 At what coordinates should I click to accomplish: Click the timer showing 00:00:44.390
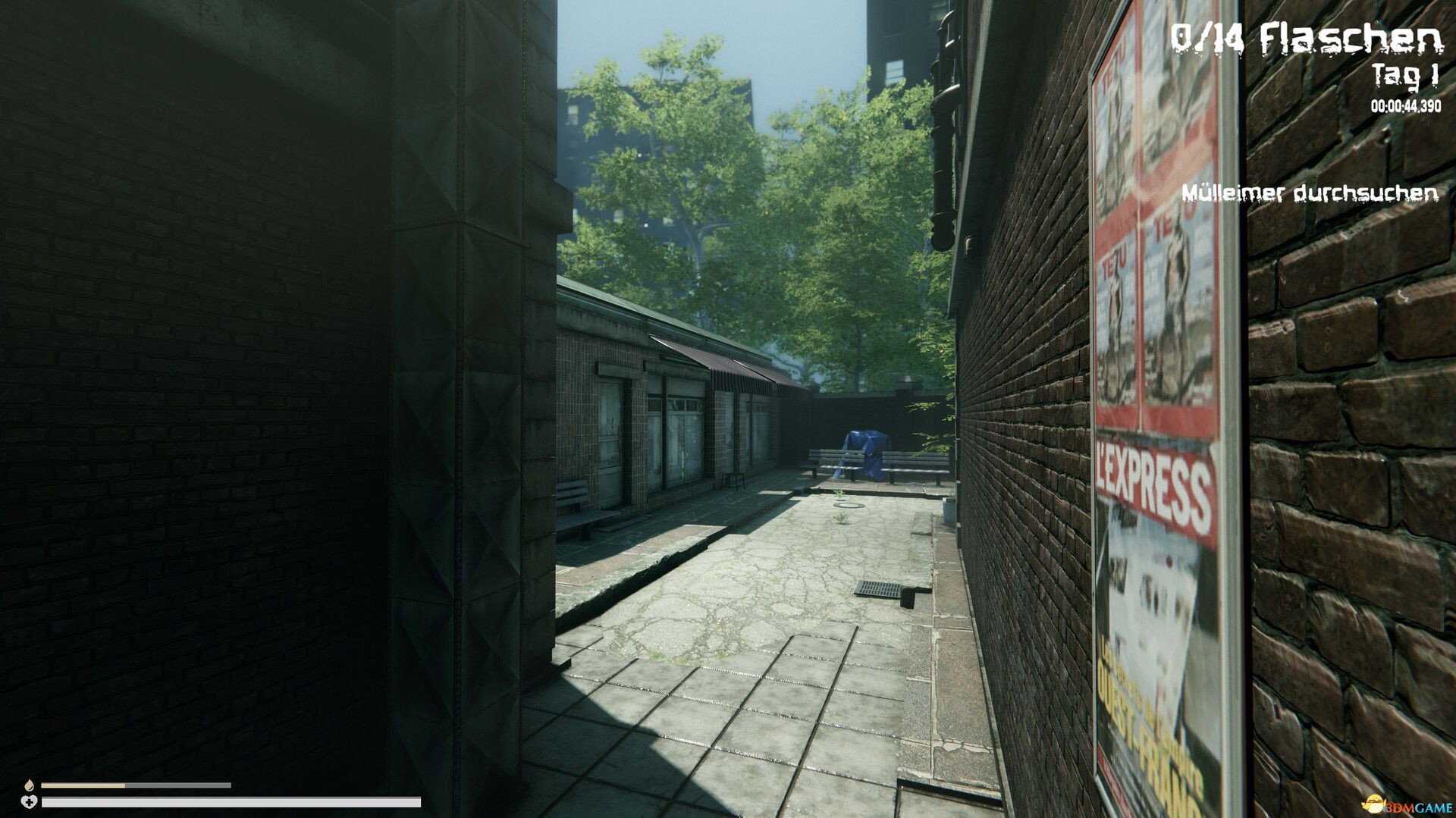click(1404, 106)
